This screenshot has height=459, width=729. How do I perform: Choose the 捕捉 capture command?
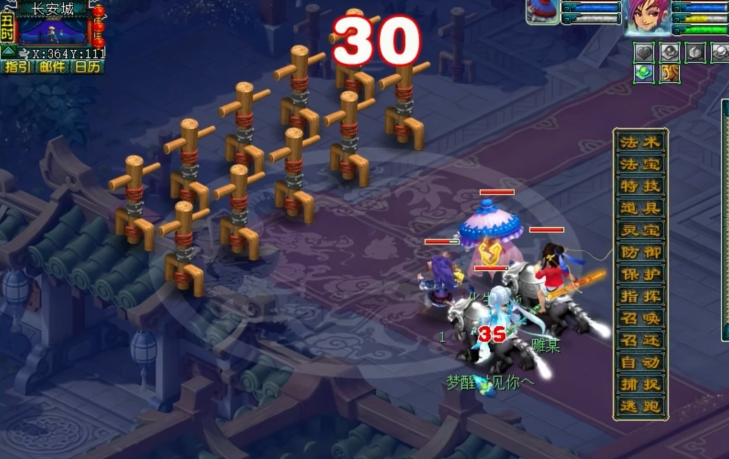641,384
